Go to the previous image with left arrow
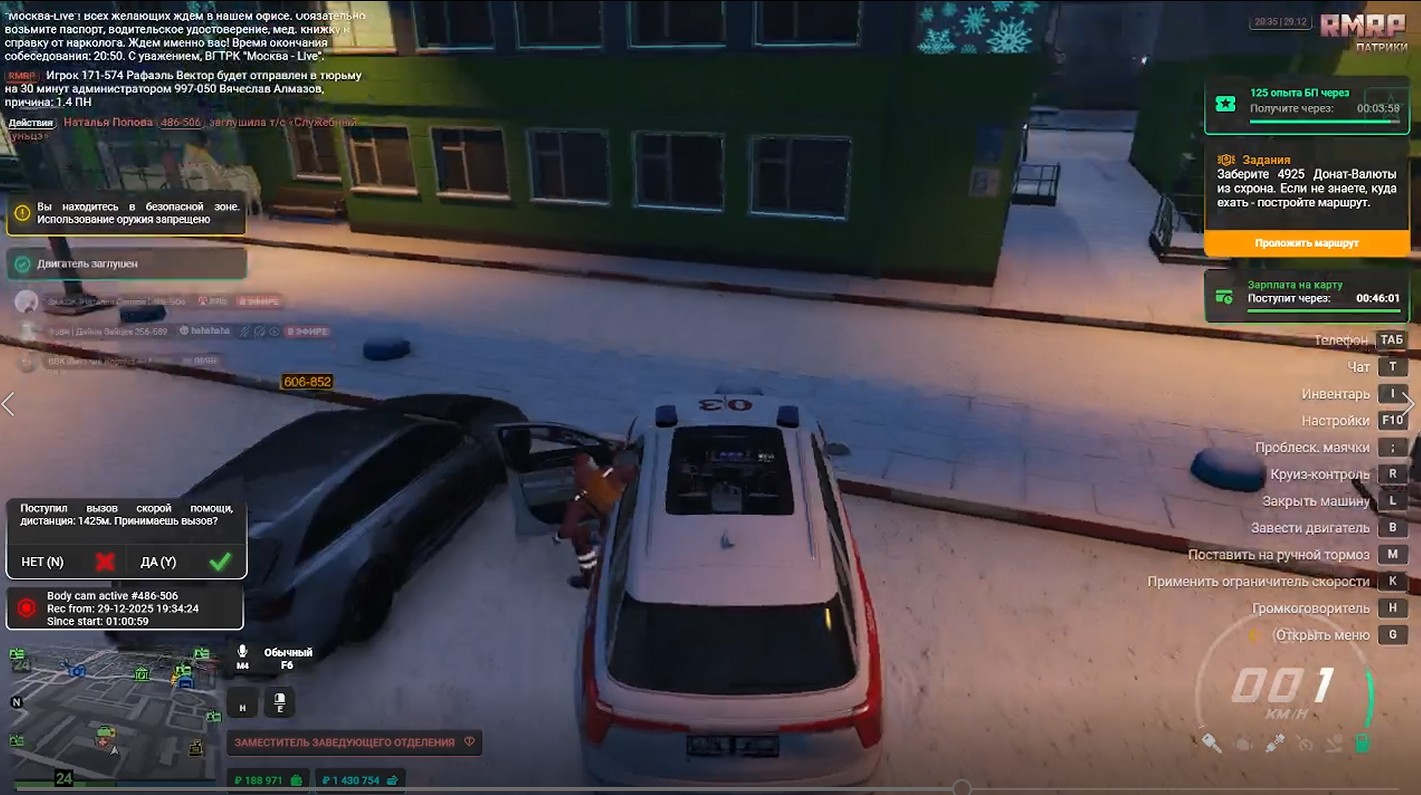 coord(9,404)
